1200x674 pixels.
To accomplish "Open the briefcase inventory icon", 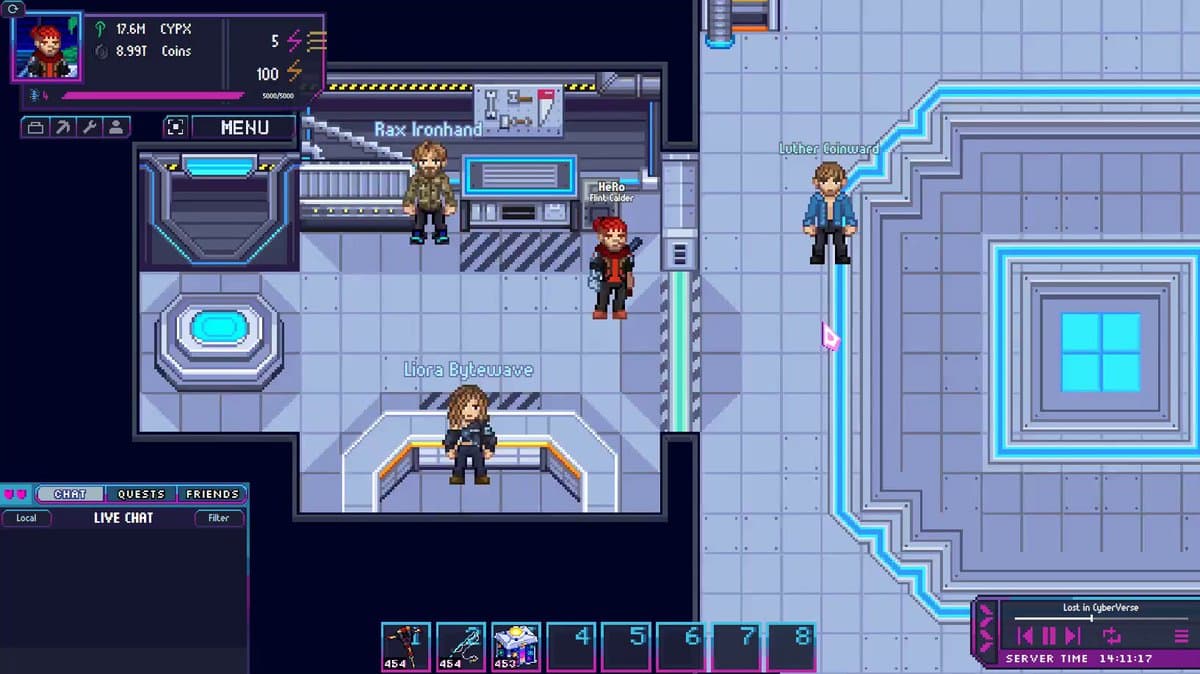I will click(x=35, y=127).
